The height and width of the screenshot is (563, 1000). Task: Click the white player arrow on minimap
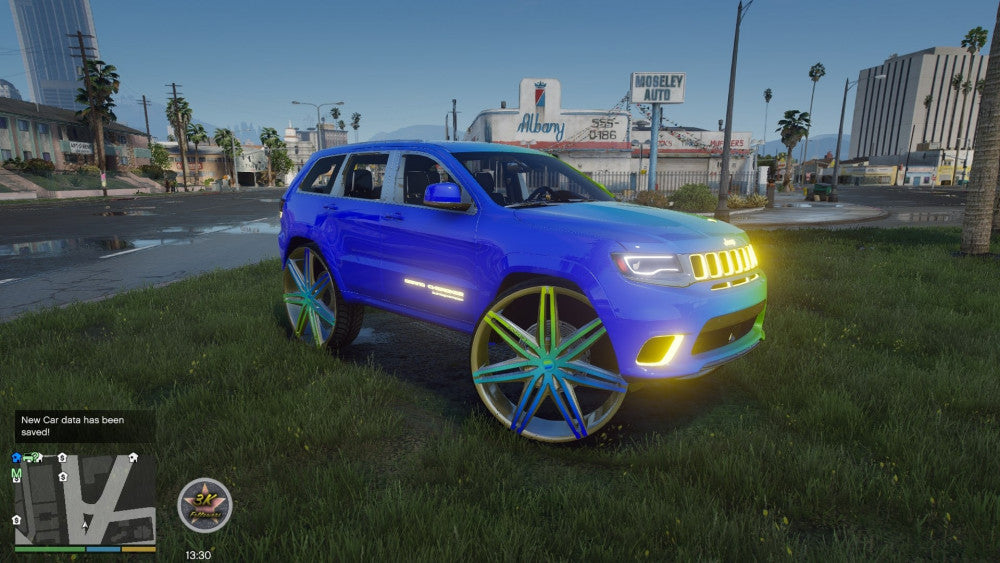point(85,523)
